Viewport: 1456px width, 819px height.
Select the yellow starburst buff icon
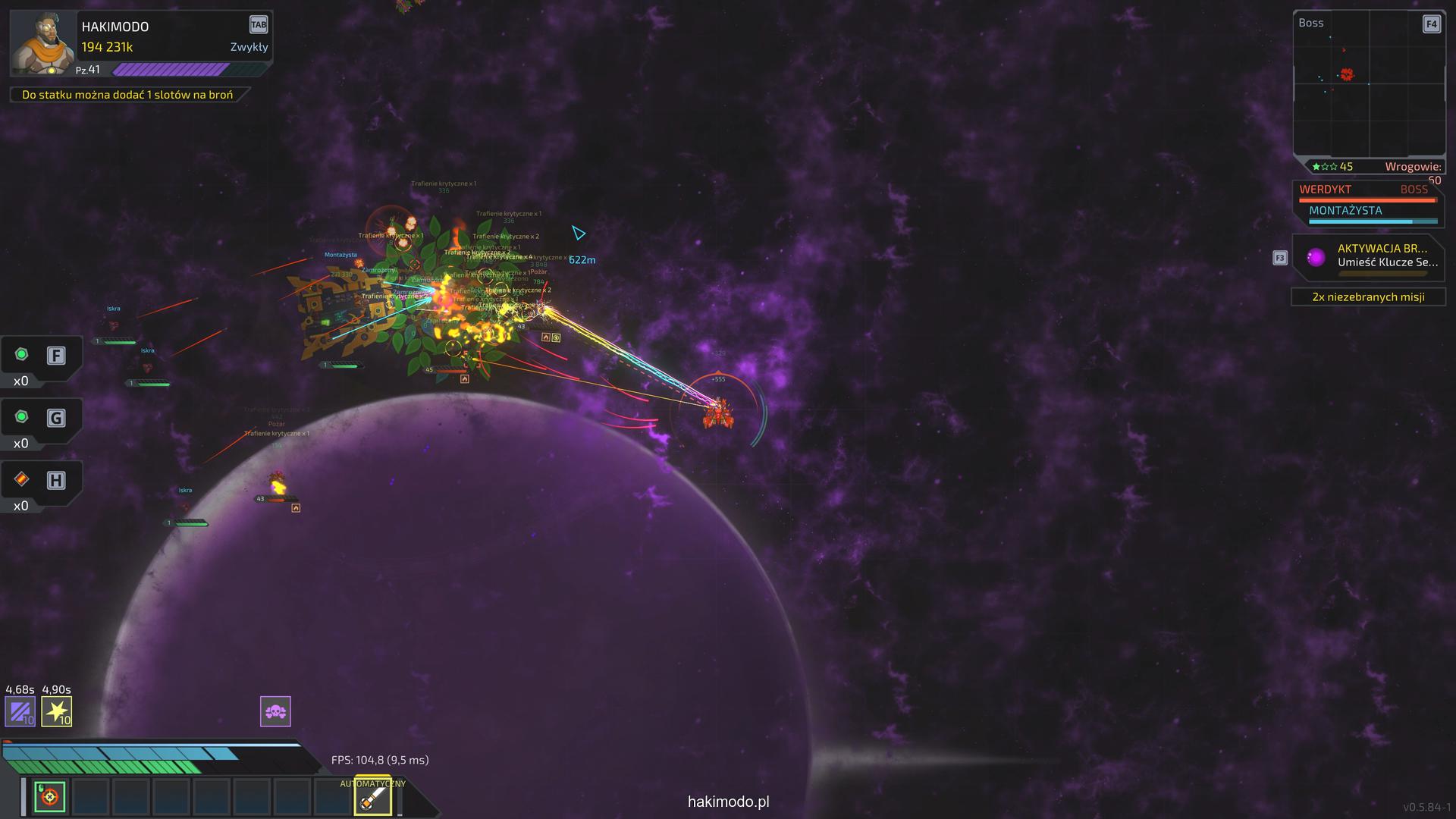click(57, 711)
